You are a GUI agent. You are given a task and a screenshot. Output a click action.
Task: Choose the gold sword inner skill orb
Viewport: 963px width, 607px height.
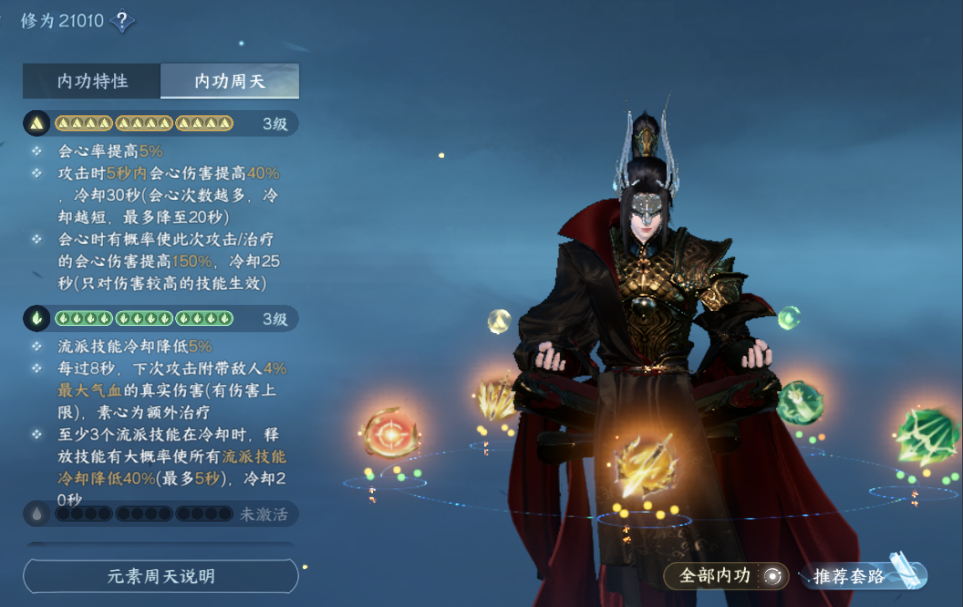point(641,467)
